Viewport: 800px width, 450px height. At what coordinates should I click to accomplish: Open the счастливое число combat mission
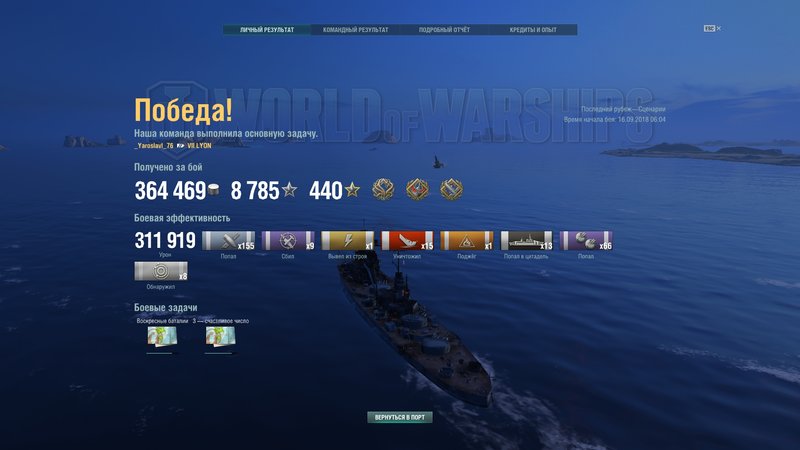point(220,338)
